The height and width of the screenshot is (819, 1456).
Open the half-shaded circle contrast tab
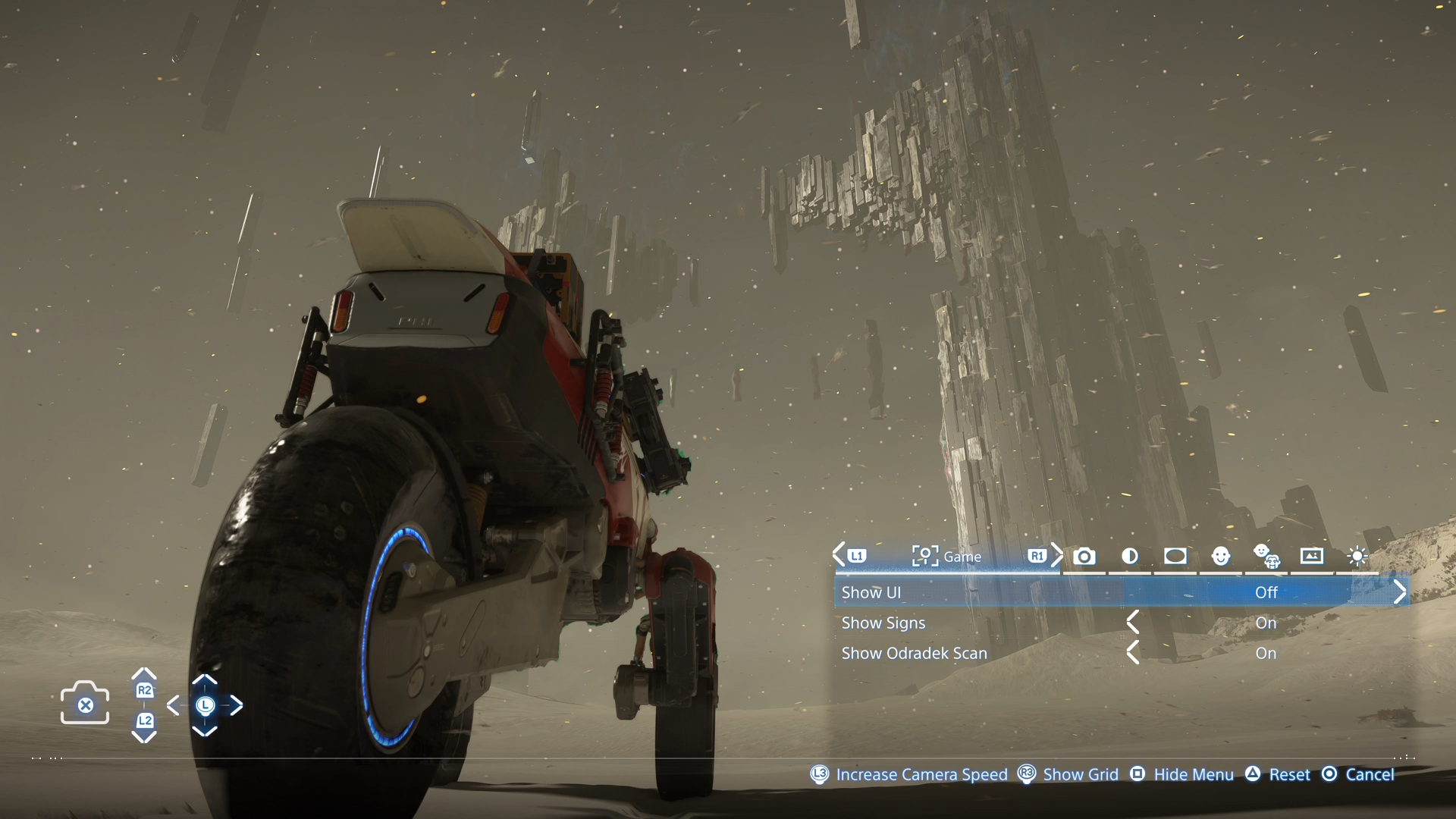[x=1130, y=557]
